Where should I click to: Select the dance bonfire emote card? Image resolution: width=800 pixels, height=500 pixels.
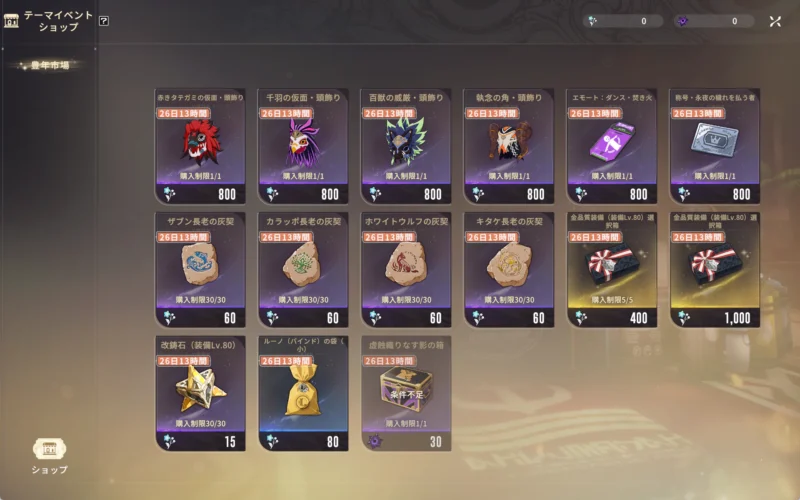[611, 145]
